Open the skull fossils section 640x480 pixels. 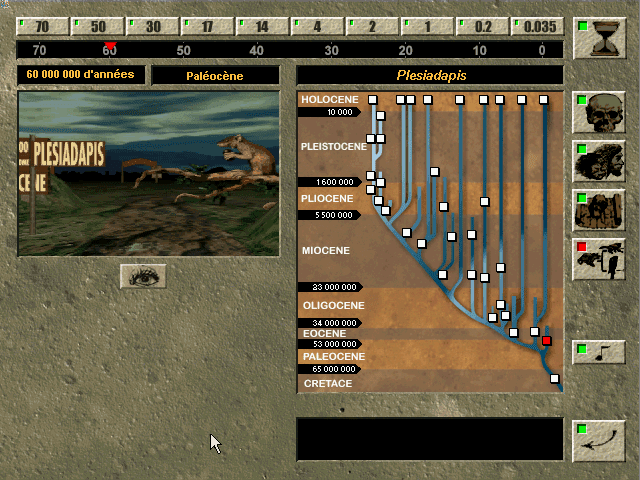click(599, 112)
